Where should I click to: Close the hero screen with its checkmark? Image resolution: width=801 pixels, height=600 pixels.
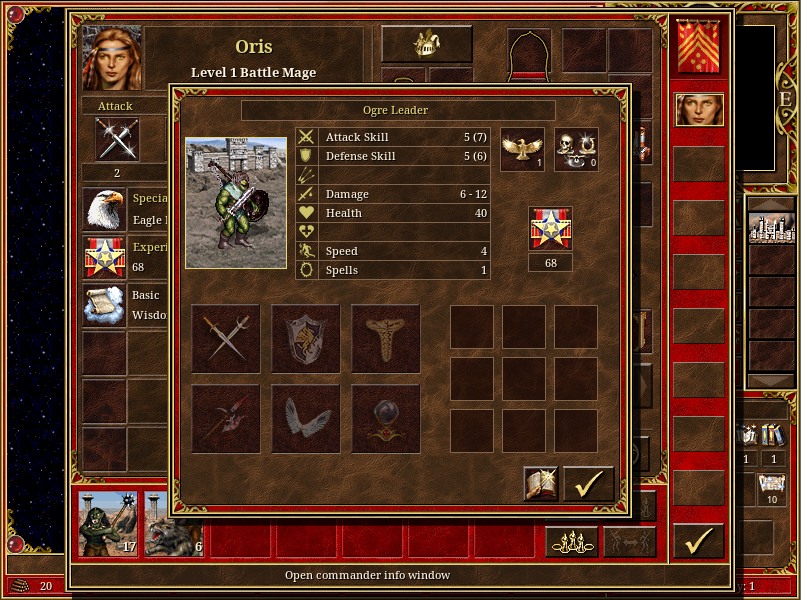[698, 541]
